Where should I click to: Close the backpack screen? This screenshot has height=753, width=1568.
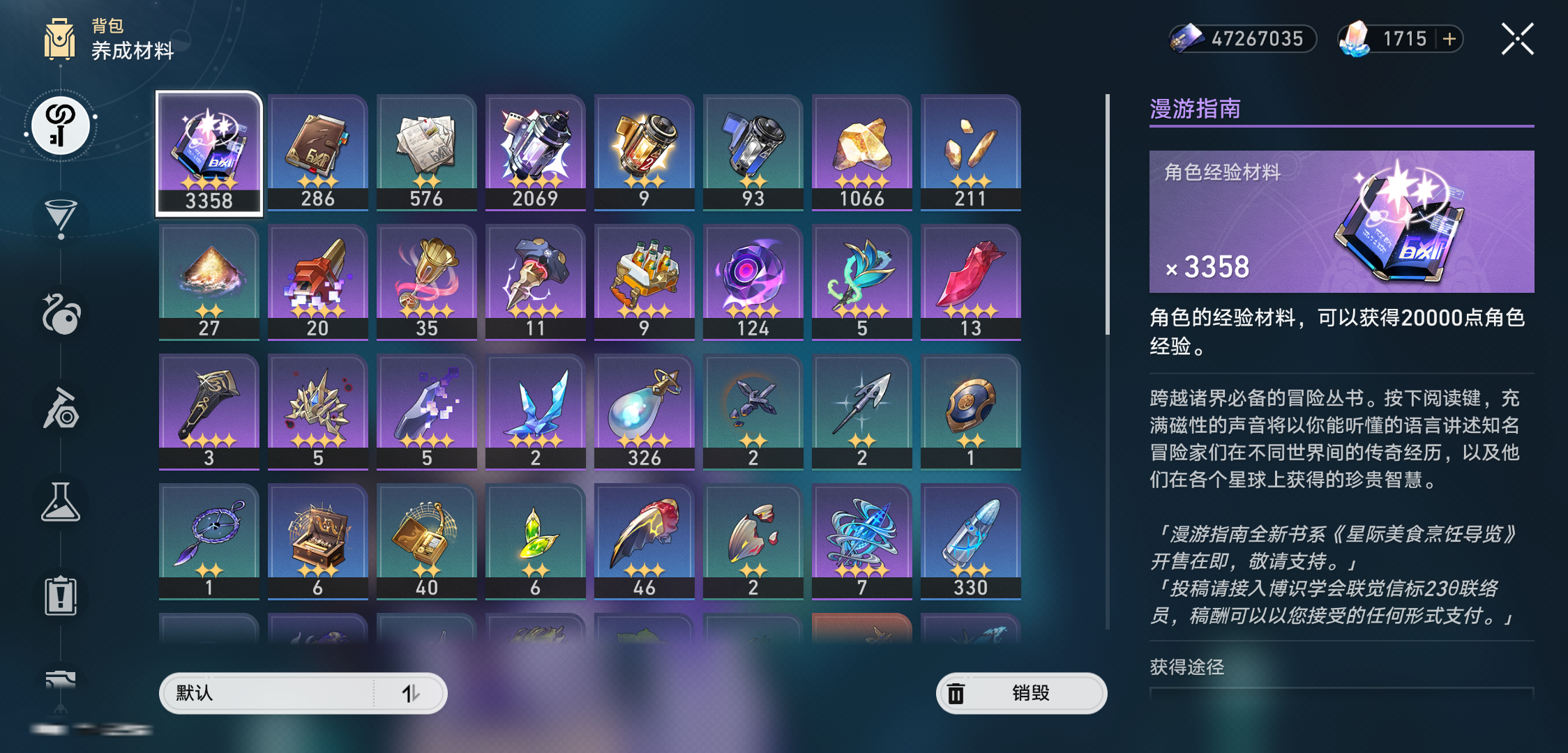click(x=1517, y=39)
